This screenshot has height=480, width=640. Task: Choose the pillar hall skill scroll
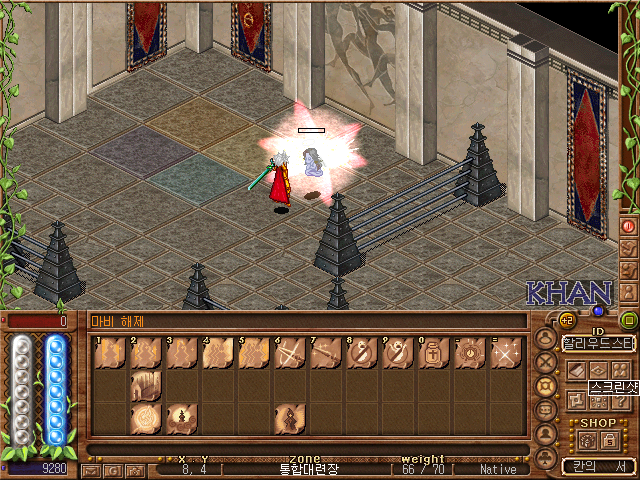pyautogui.click(x=145, y=386)
